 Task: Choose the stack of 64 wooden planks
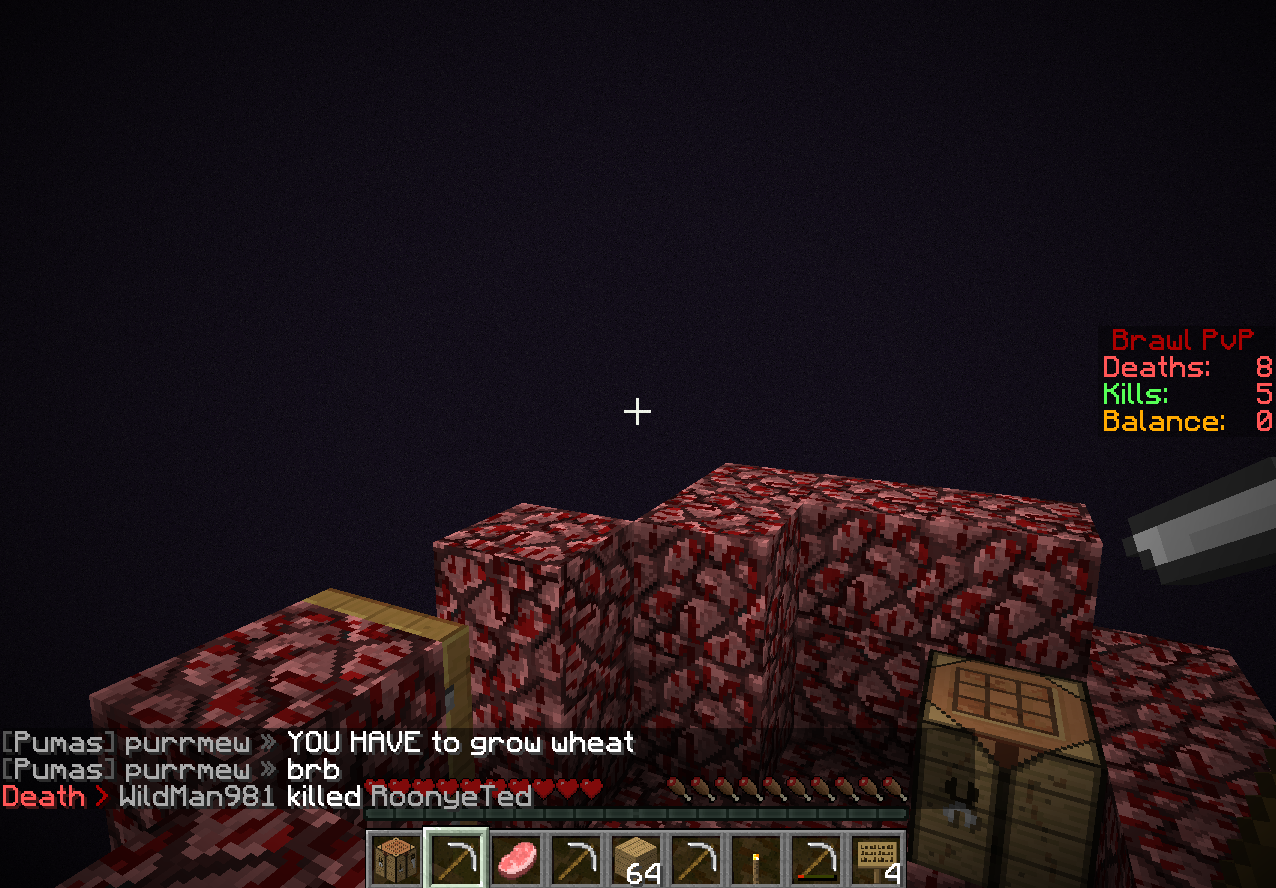[x=637, y=860]
